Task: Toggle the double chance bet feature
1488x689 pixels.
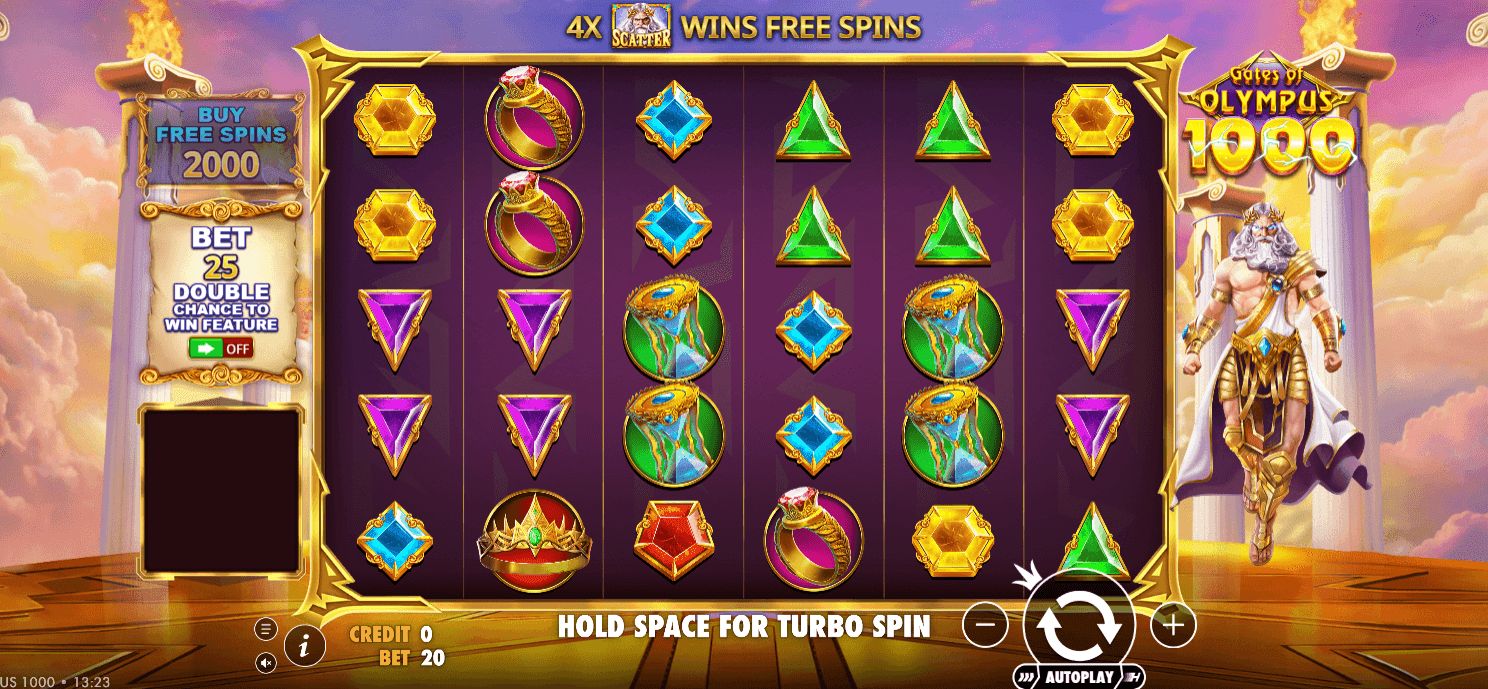Action: tap(221, 348)
